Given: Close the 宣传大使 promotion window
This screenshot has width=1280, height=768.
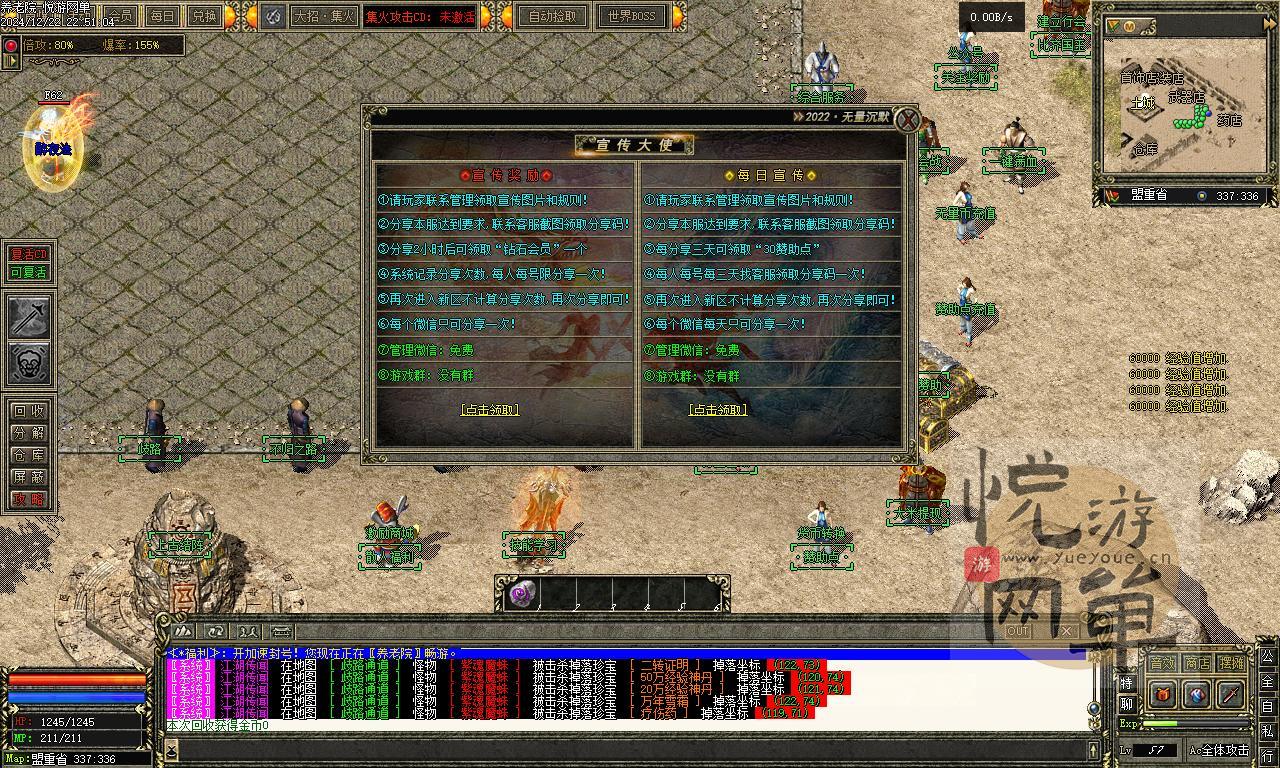Looking at the screenshot, I should click(906, 121).
